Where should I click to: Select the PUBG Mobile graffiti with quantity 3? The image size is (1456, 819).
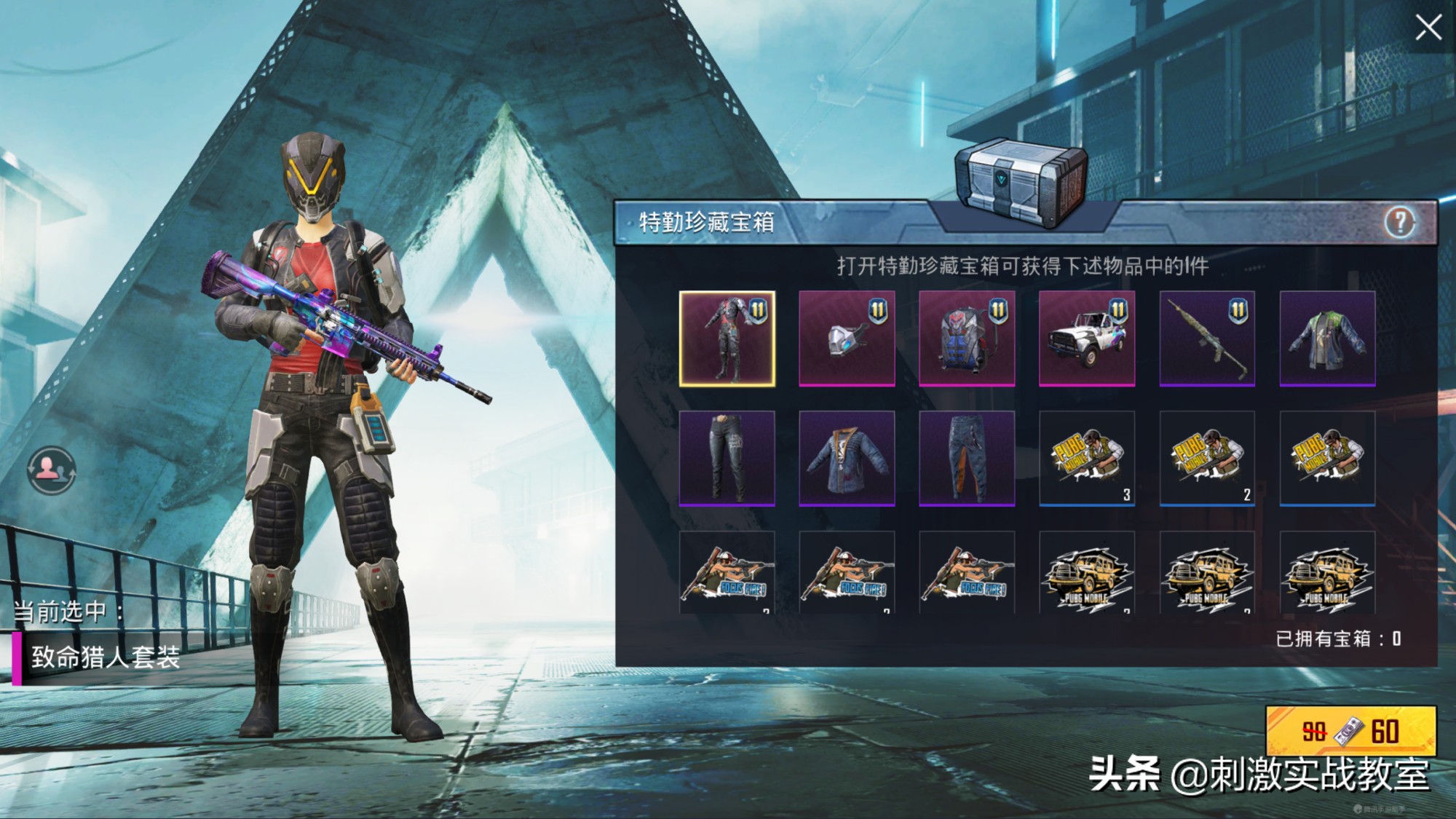[x=1087, y=458]
